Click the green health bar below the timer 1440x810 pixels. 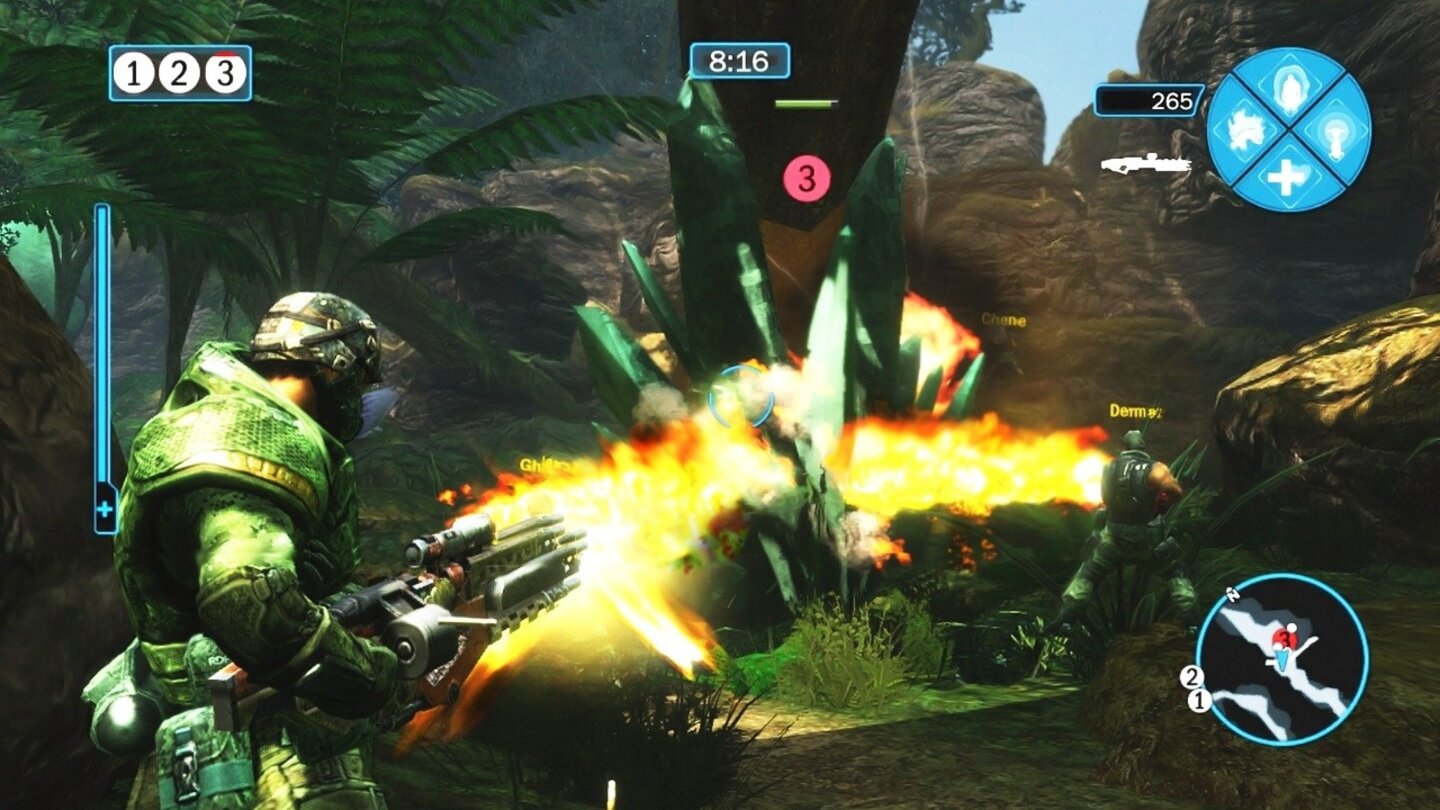[x=806, y=101]
